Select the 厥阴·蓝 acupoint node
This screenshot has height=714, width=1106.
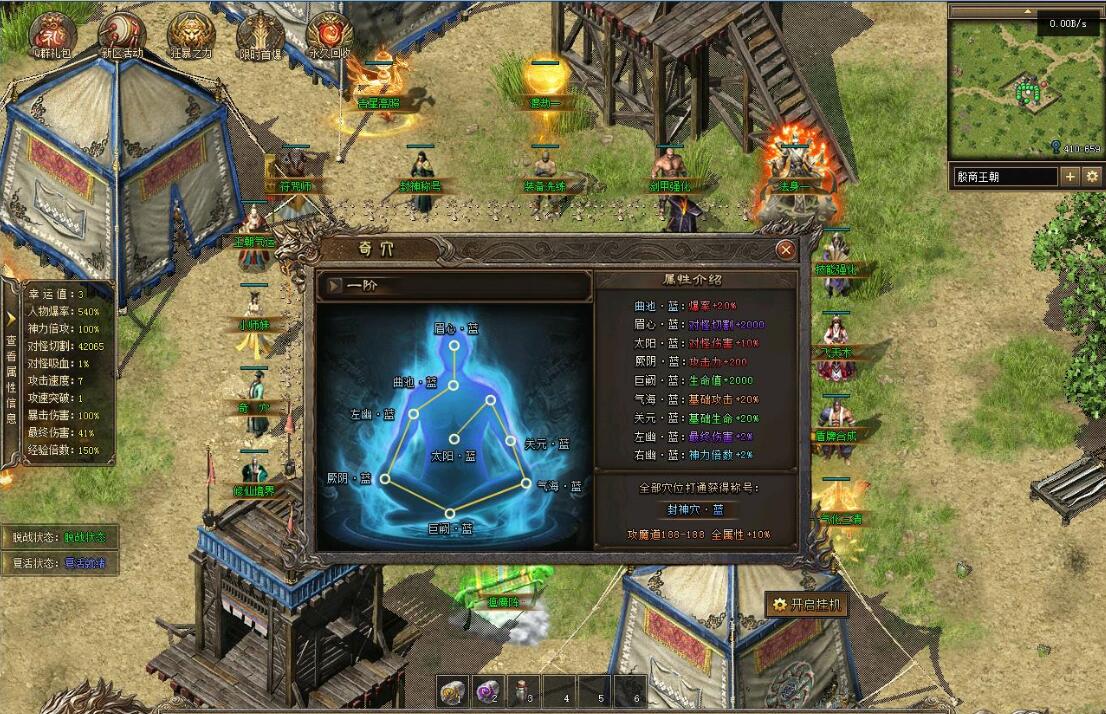coord(385,479)
